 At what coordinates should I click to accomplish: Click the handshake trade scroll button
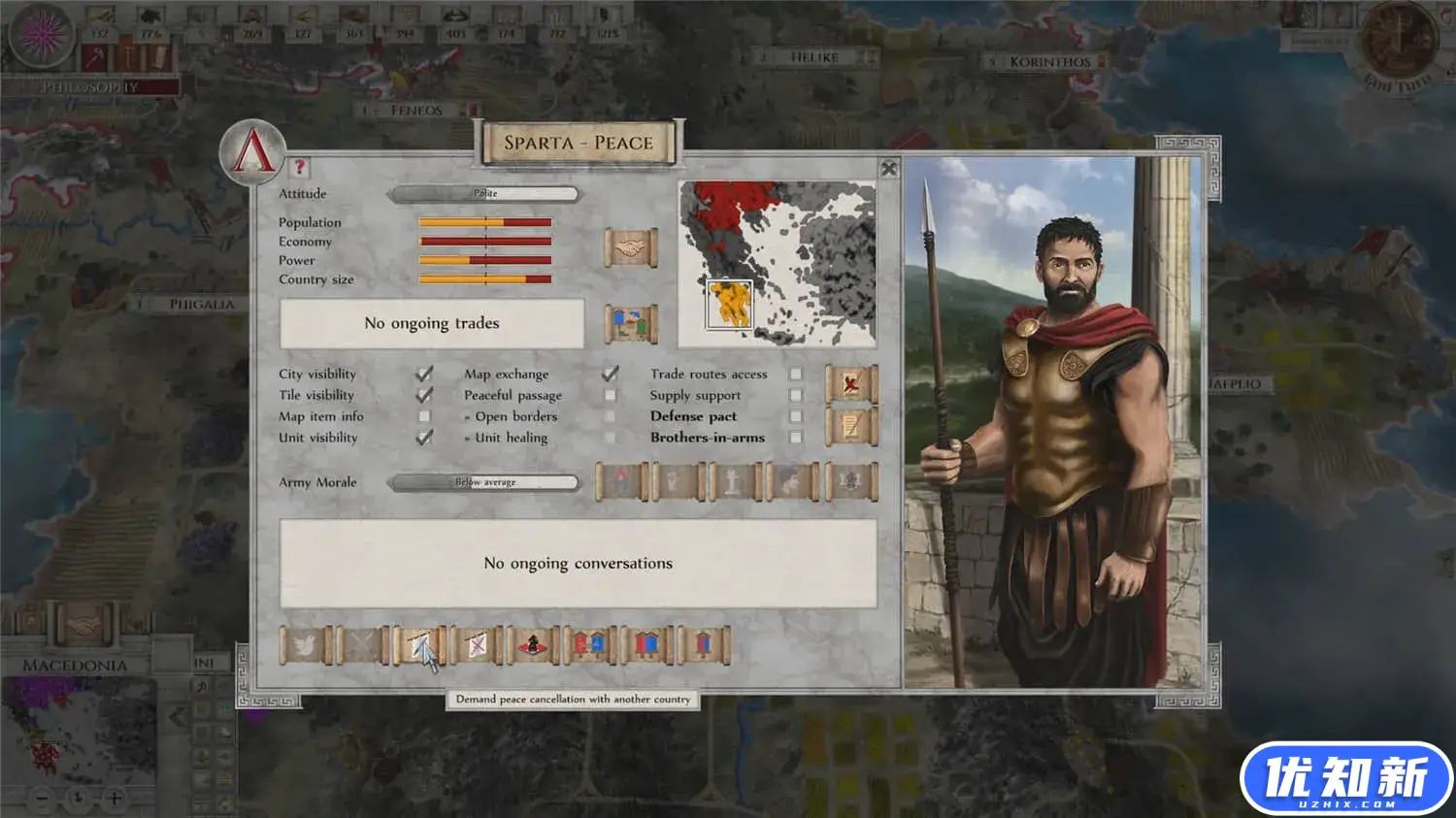point(630,248)
